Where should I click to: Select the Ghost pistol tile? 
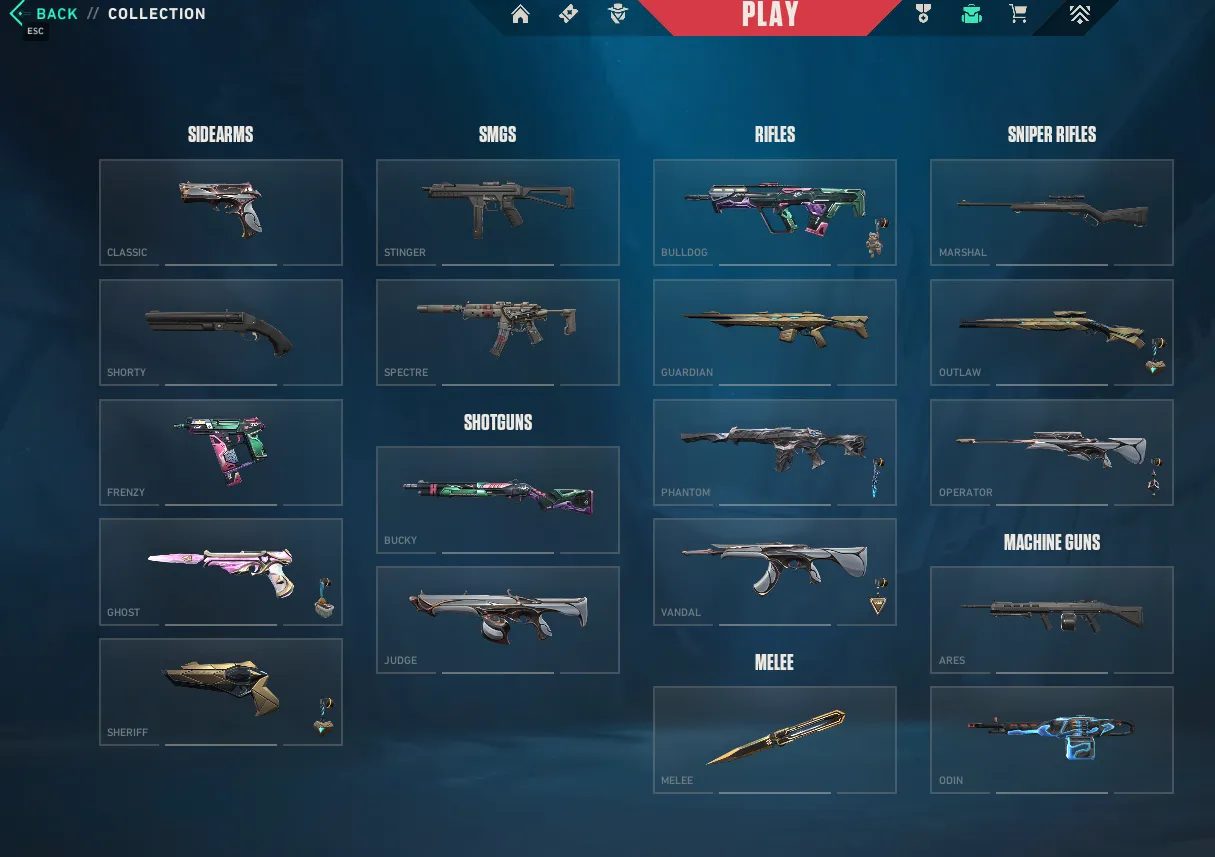pos(221,571)
